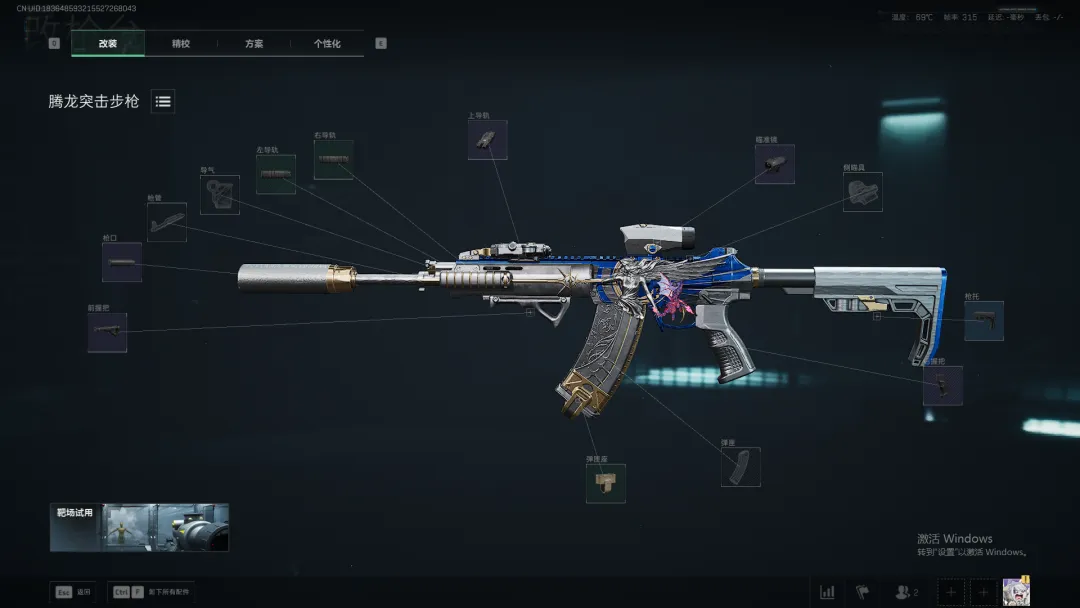Open the 瞄准镜 scope attachment slot
The height and width of the screenshot is (608, 1080).
(775, 164)
